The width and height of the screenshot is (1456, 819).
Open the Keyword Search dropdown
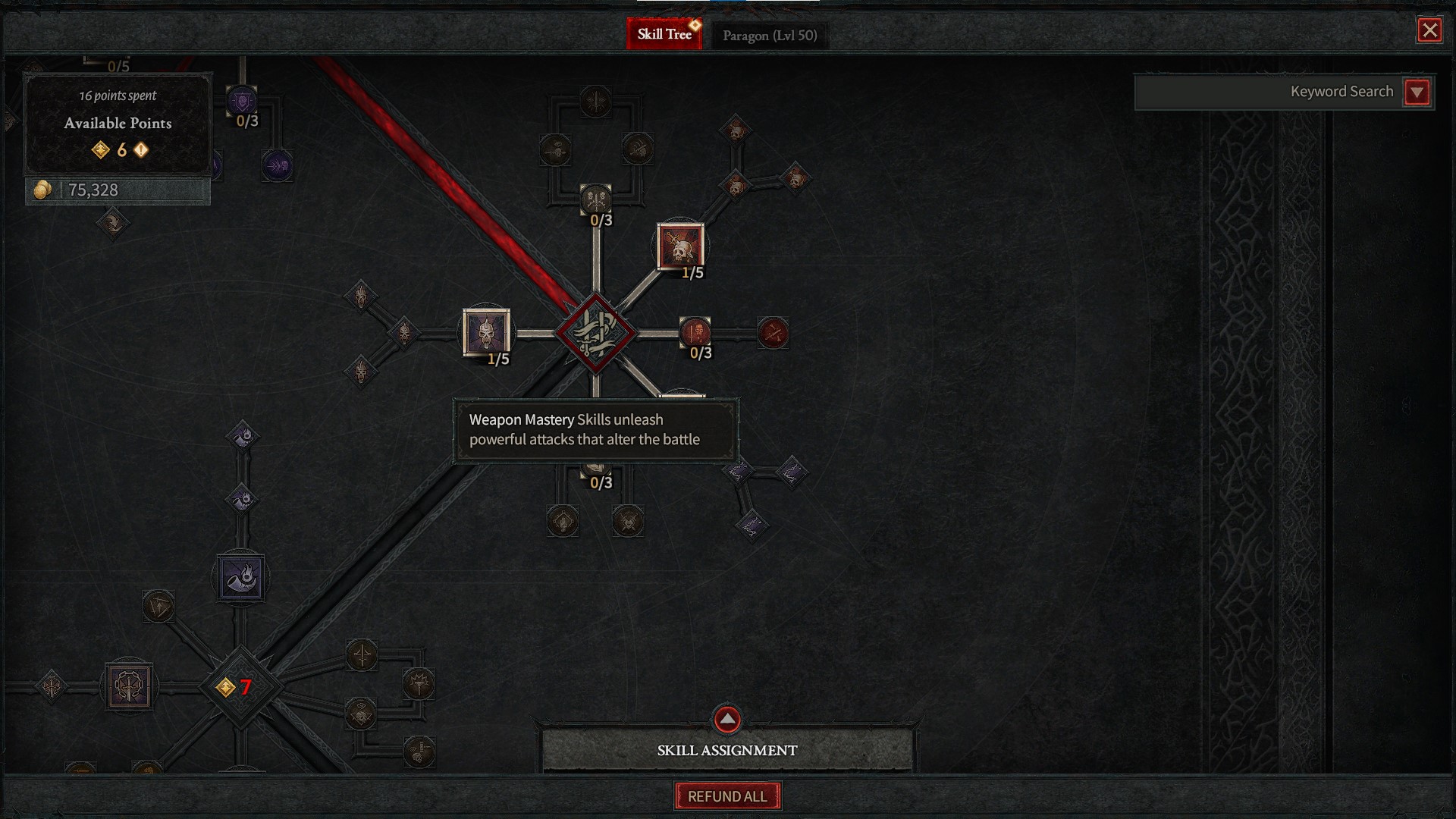pyautogui.click(x=1417, y=92)
